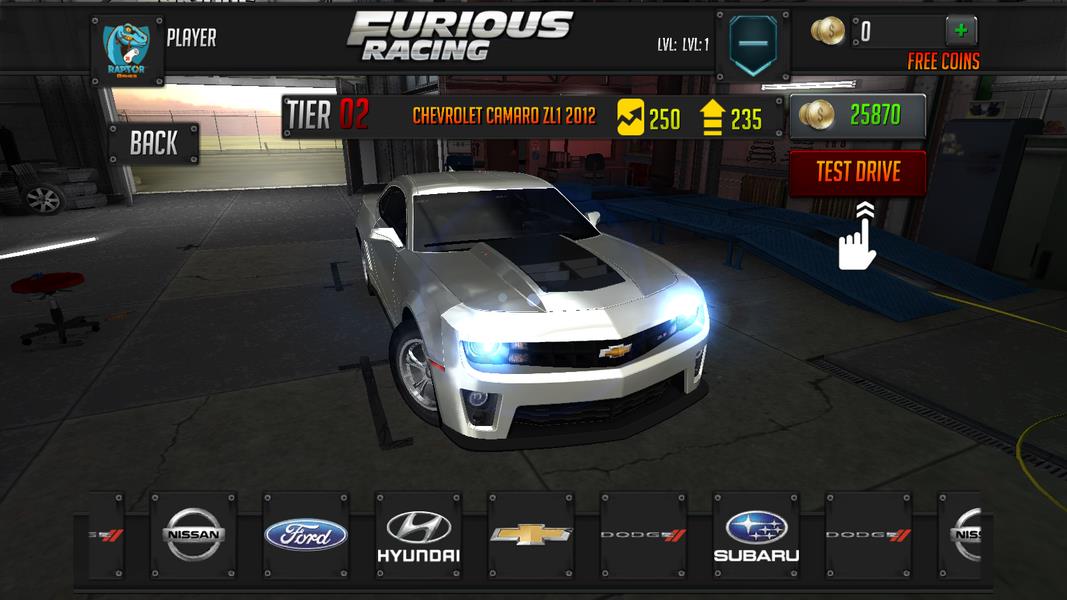Click the level shield emblem
Viewport: 1067px width, 600px height.
752,47
